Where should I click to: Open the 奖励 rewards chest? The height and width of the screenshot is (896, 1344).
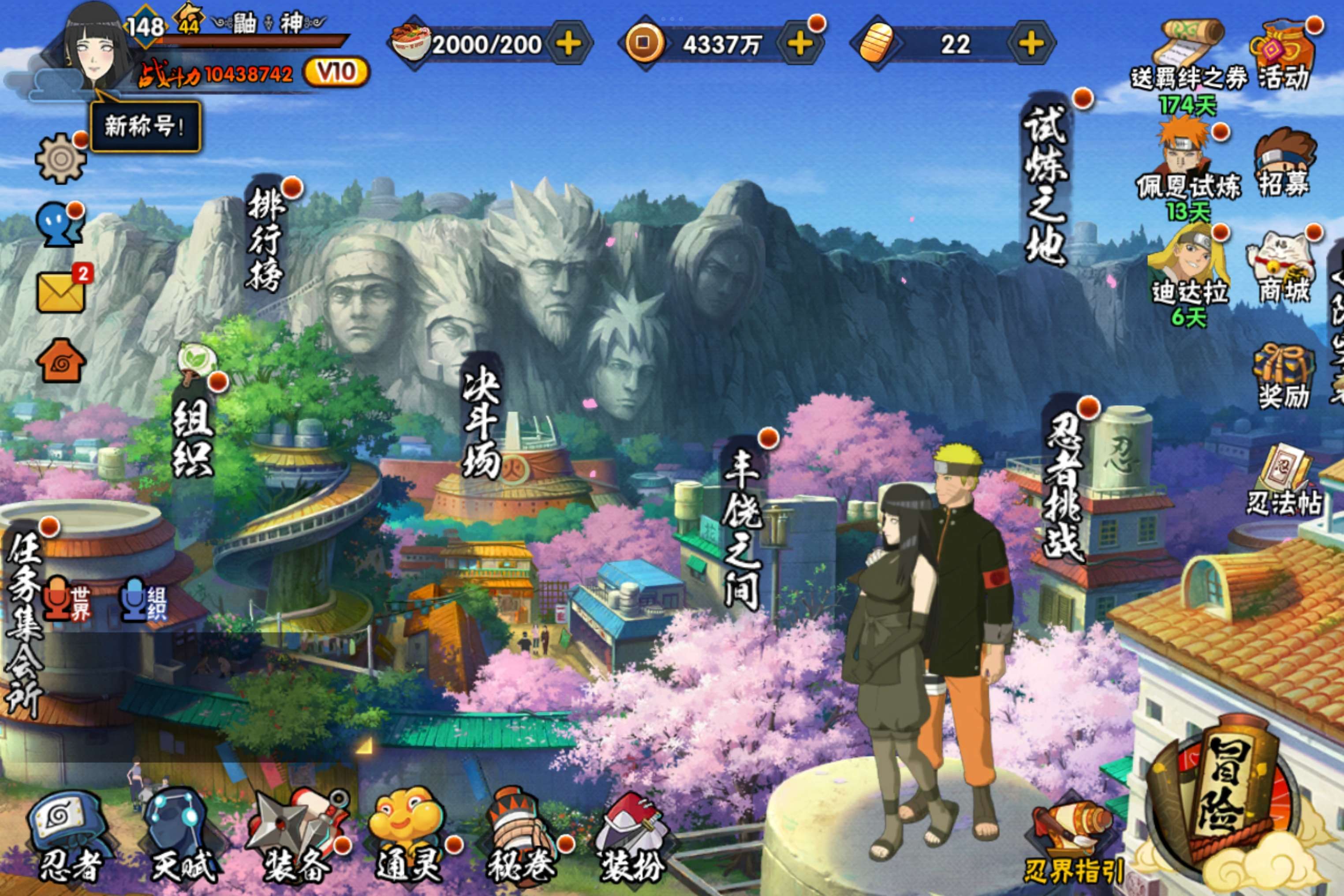point(1284,375)
